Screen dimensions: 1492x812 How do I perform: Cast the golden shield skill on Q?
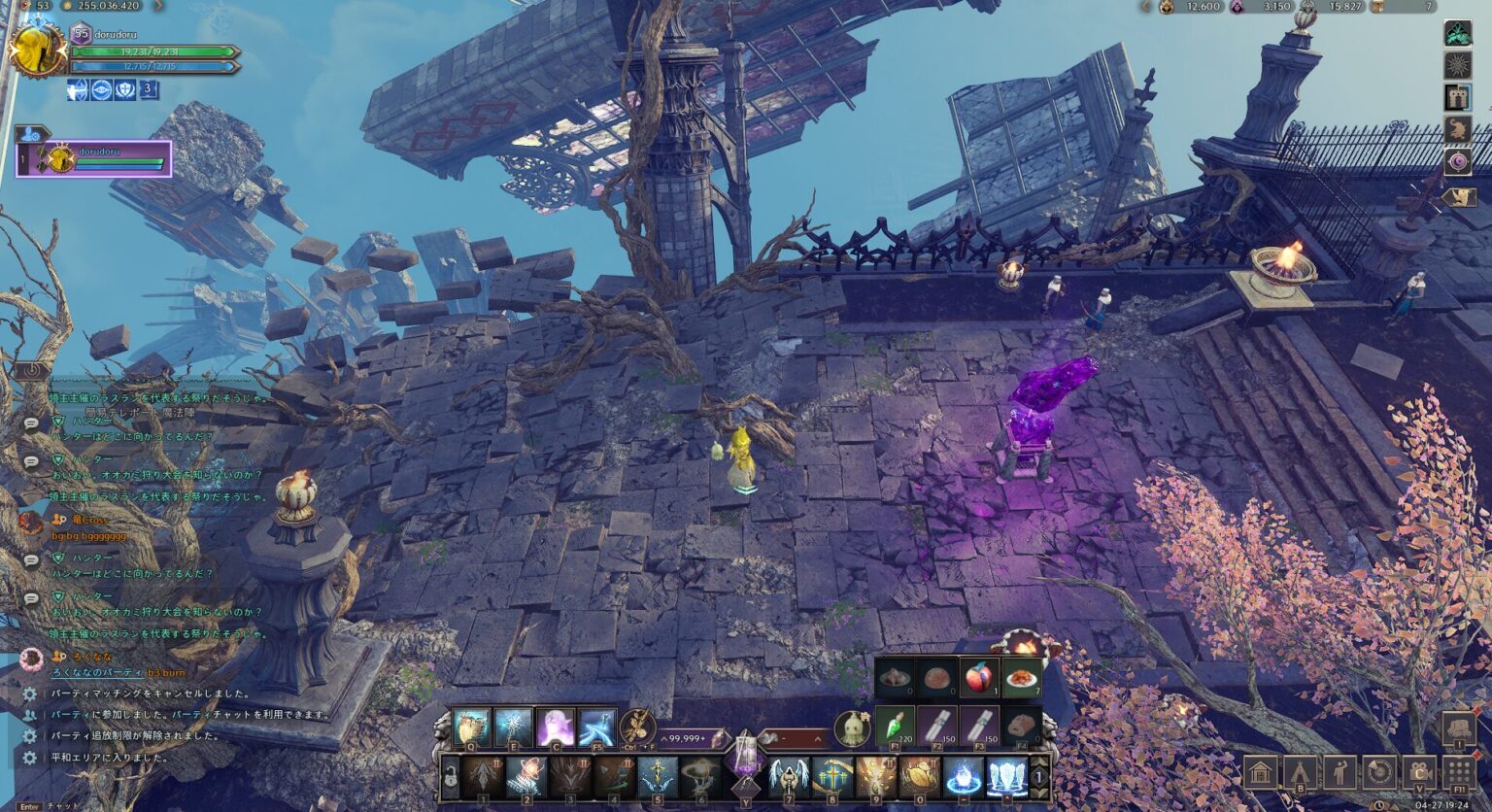(471, 727)
